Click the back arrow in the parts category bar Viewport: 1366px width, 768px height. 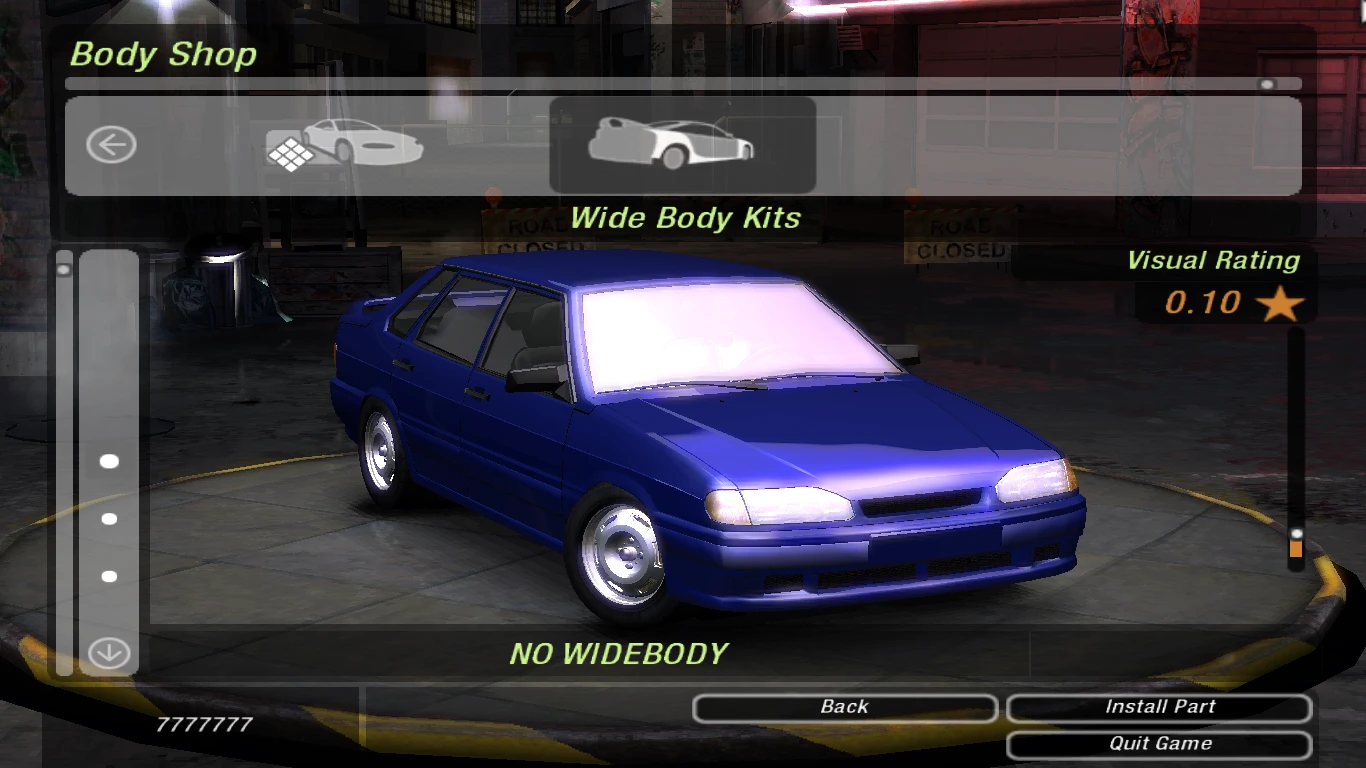tap(112, 144)
